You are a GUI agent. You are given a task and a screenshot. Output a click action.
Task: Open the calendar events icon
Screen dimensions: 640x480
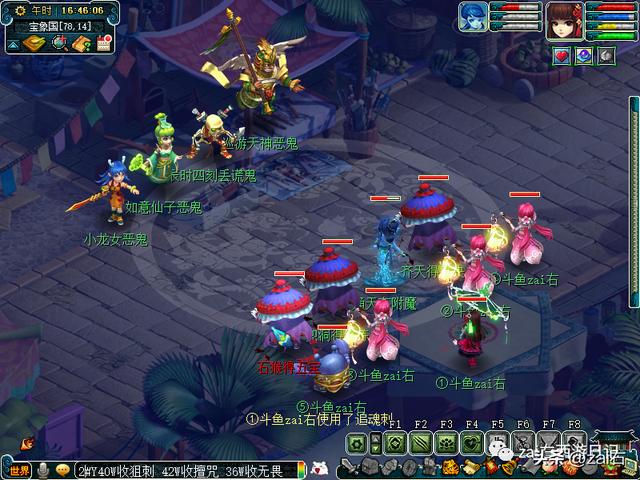(x=104, y=43)
